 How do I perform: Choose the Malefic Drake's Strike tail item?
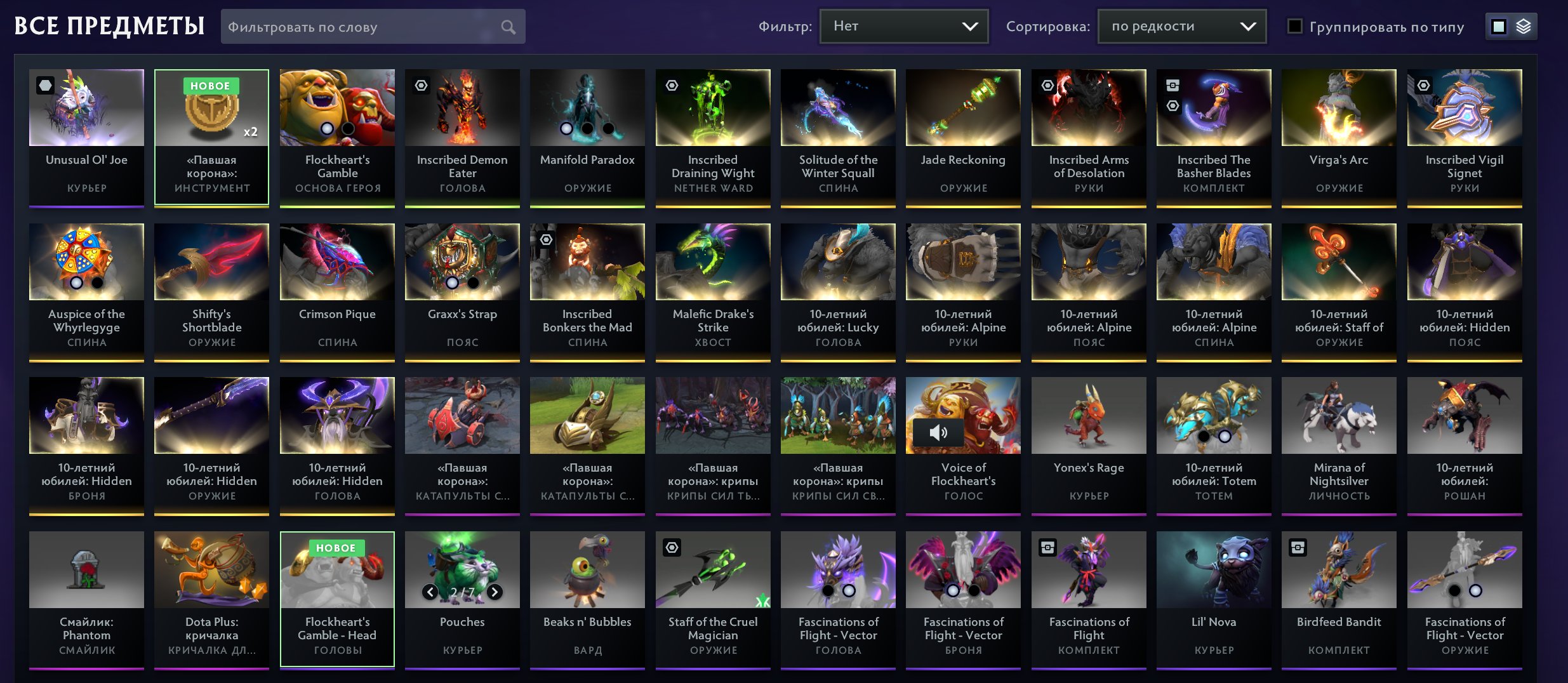713,292
